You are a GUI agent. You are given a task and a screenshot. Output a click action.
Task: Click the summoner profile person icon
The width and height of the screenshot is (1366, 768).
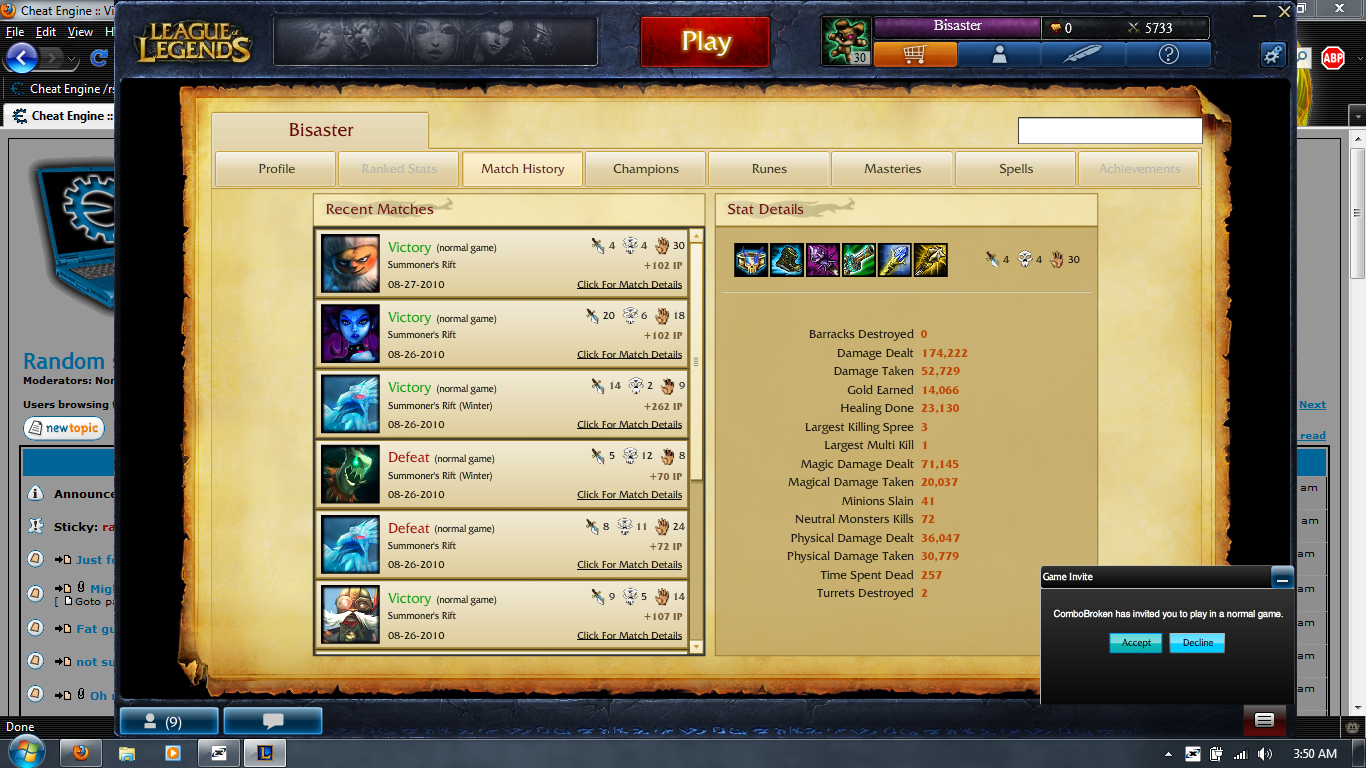[999, 55]
